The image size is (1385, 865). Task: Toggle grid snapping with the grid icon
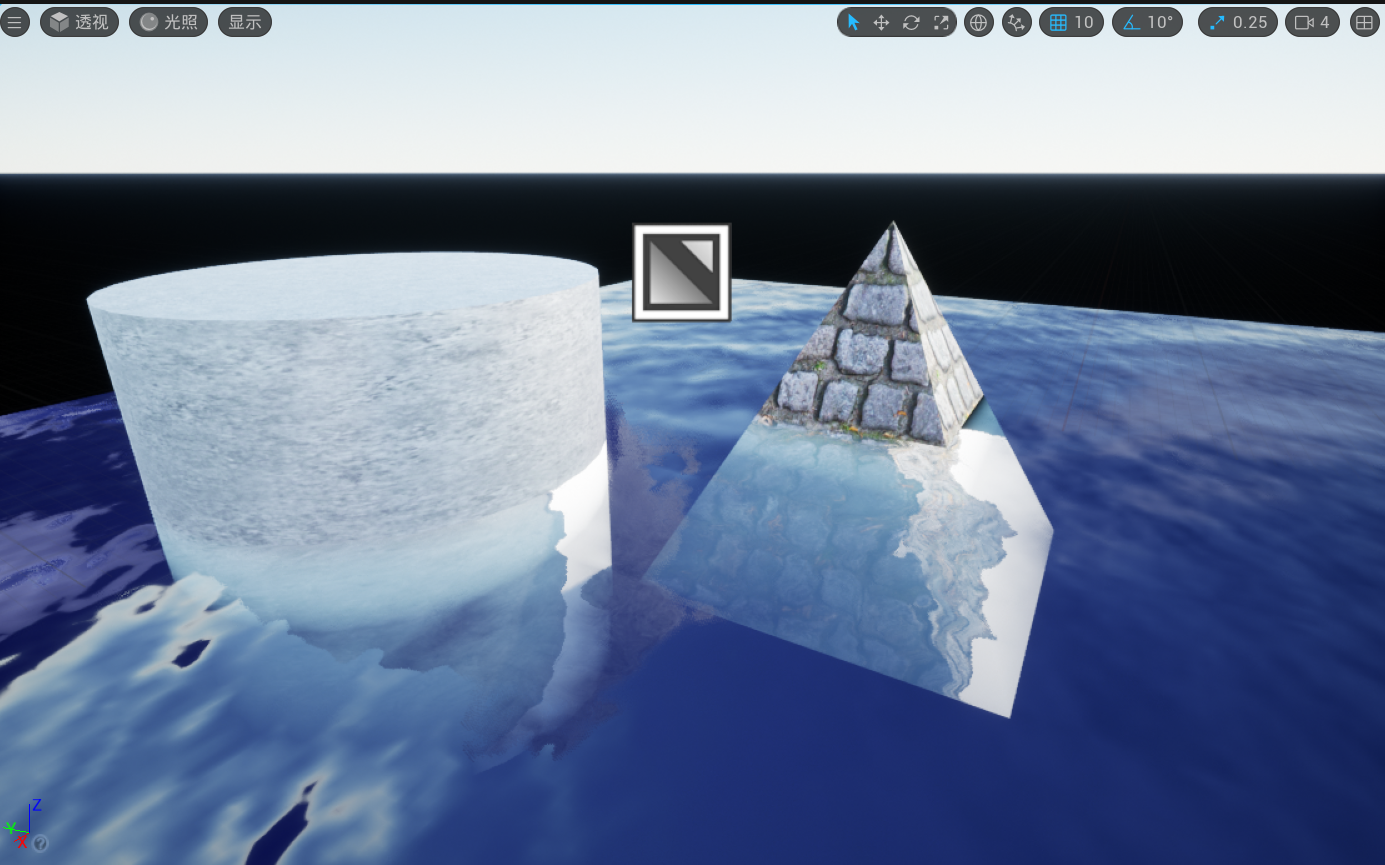[x=1058, y=22]
